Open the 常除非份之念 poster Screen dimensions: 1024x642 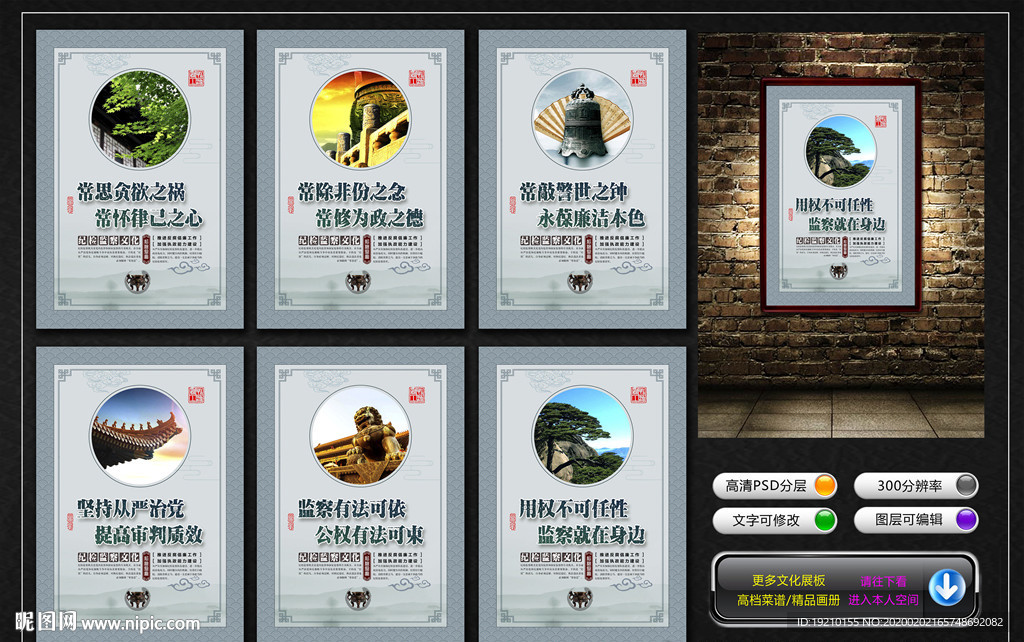coord(360,180)
